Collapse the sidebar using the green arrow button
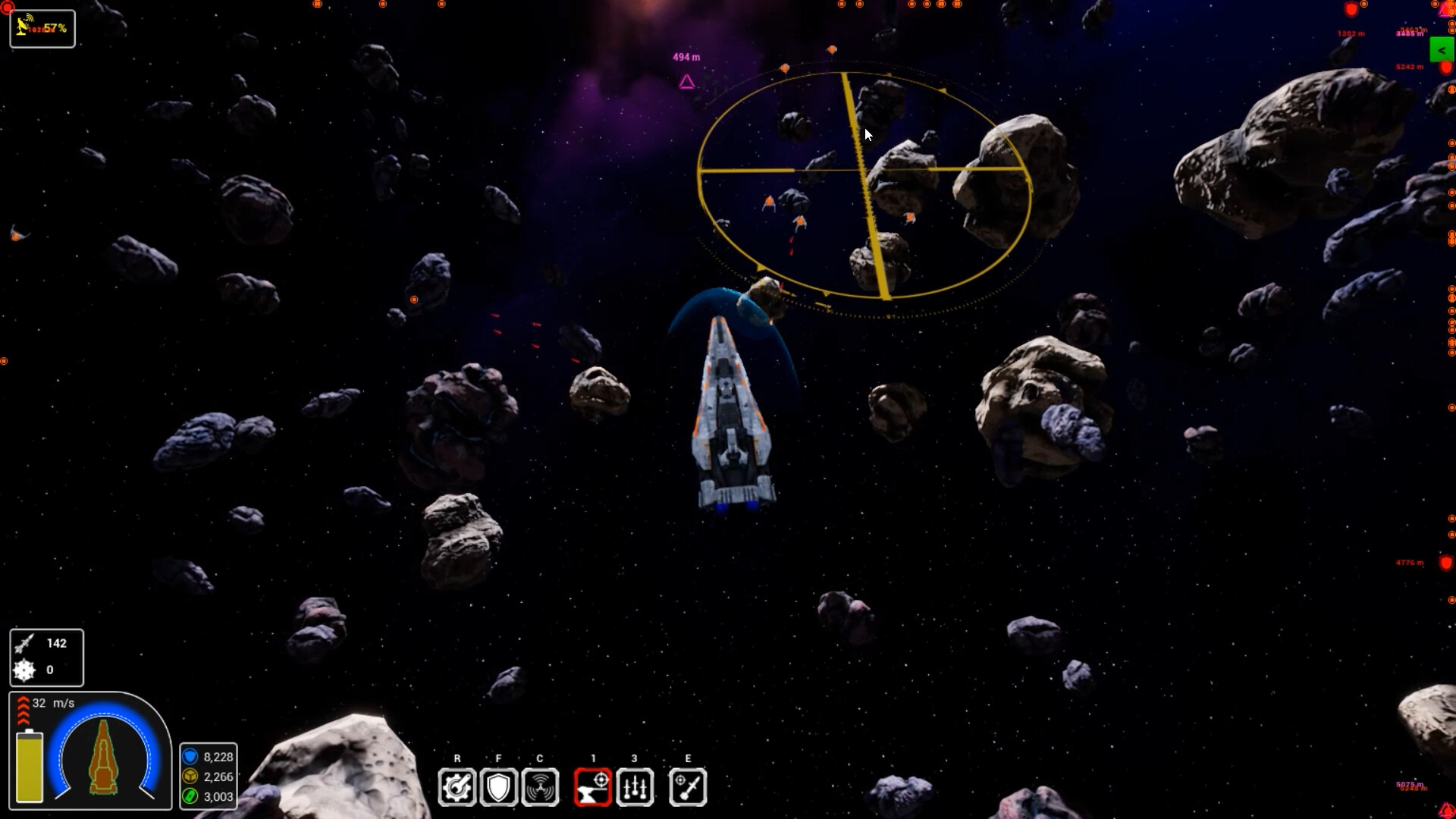Image resolution: width=1456 pixels, height=819 pixels. point(1442,49)
